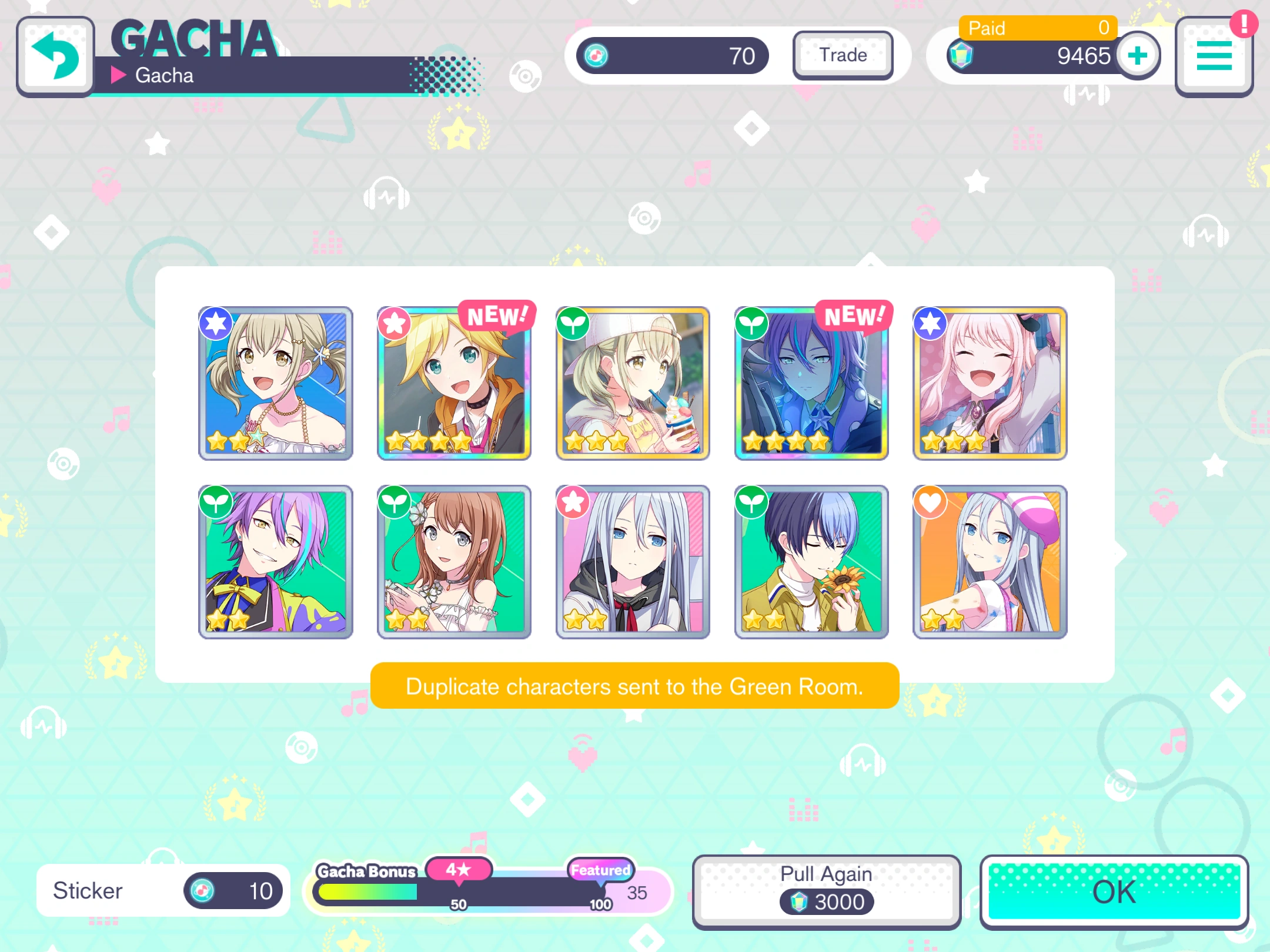Open the Featured marker above the bonus bar
Image resolution: width=1270 pixels, height=952 pixels.
pos(599,870)
